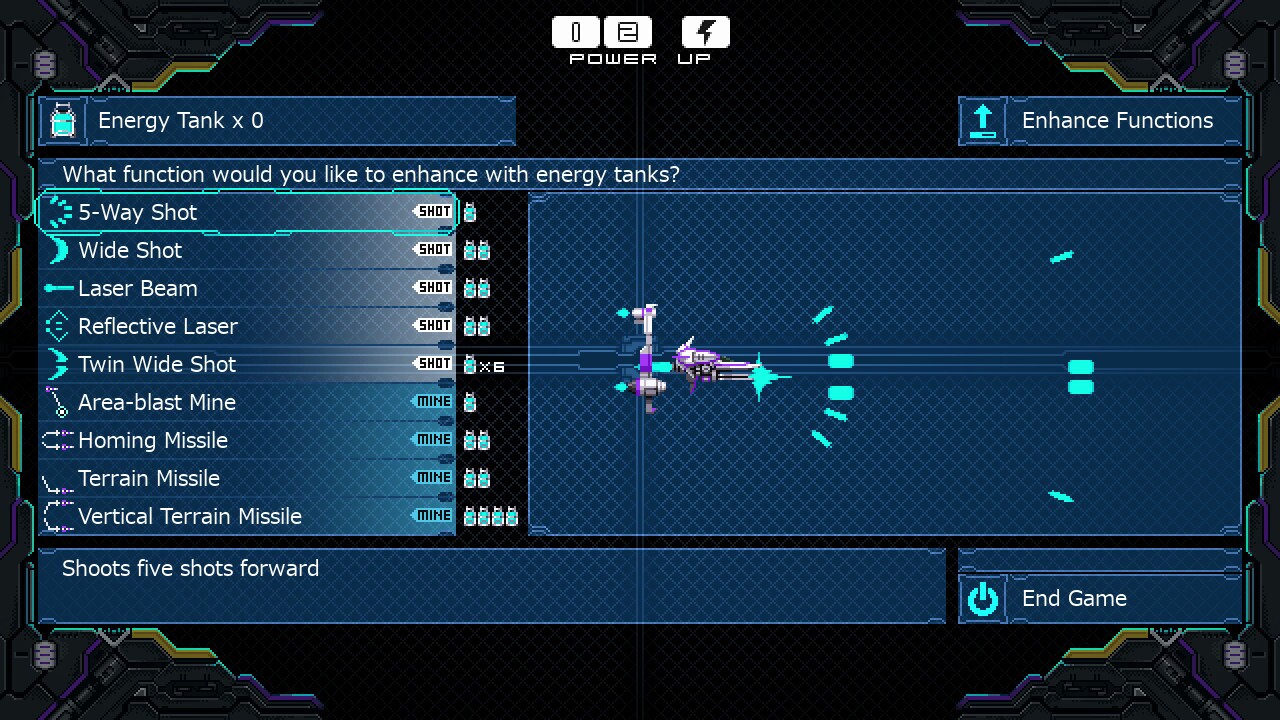Click the Wide Shot crescent icon
The height and width of the screenshot is (720, 1280).
[58, 250]
